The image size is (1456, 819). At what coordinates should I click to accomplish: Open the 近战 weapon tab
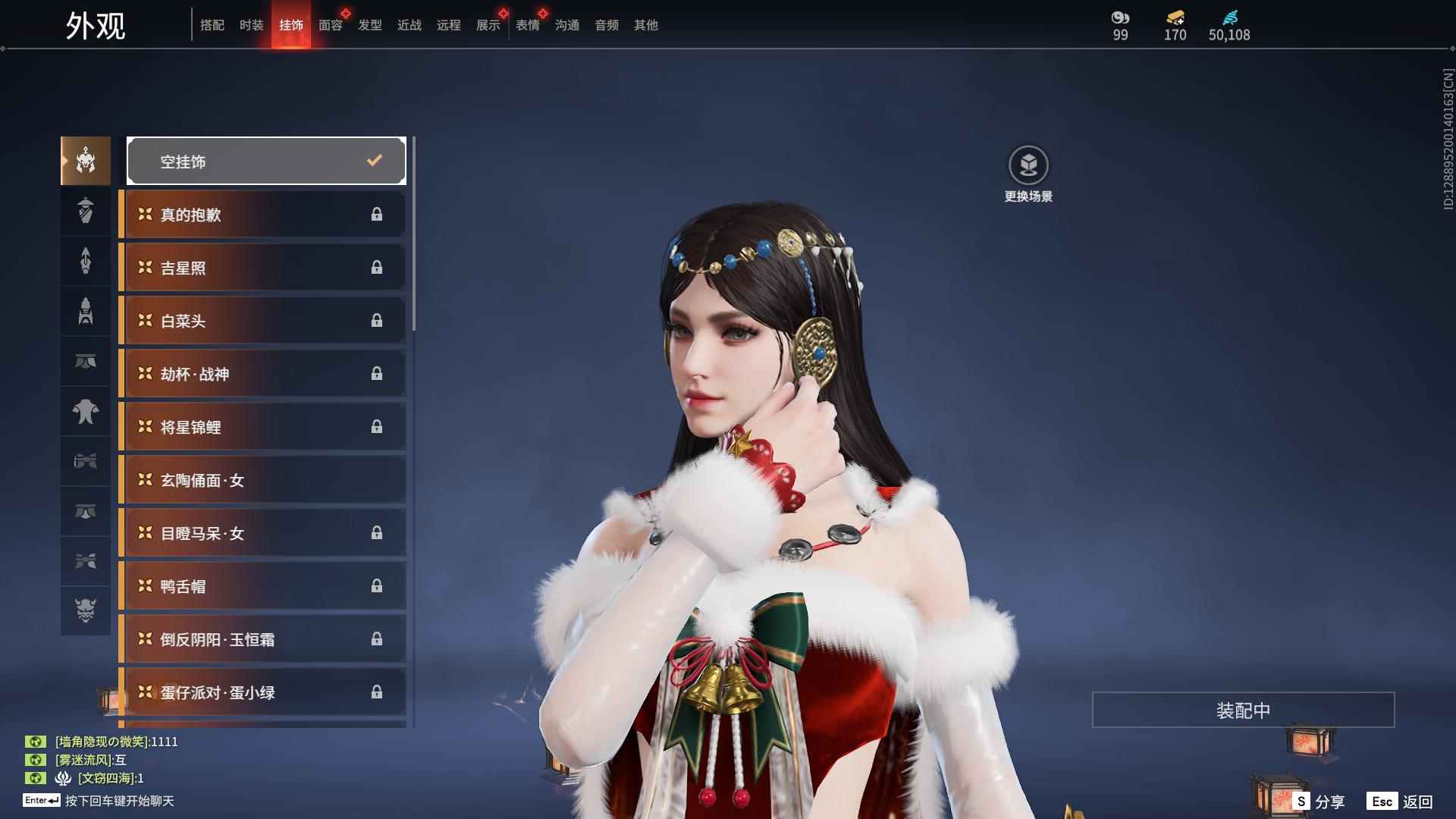[409, 25]
